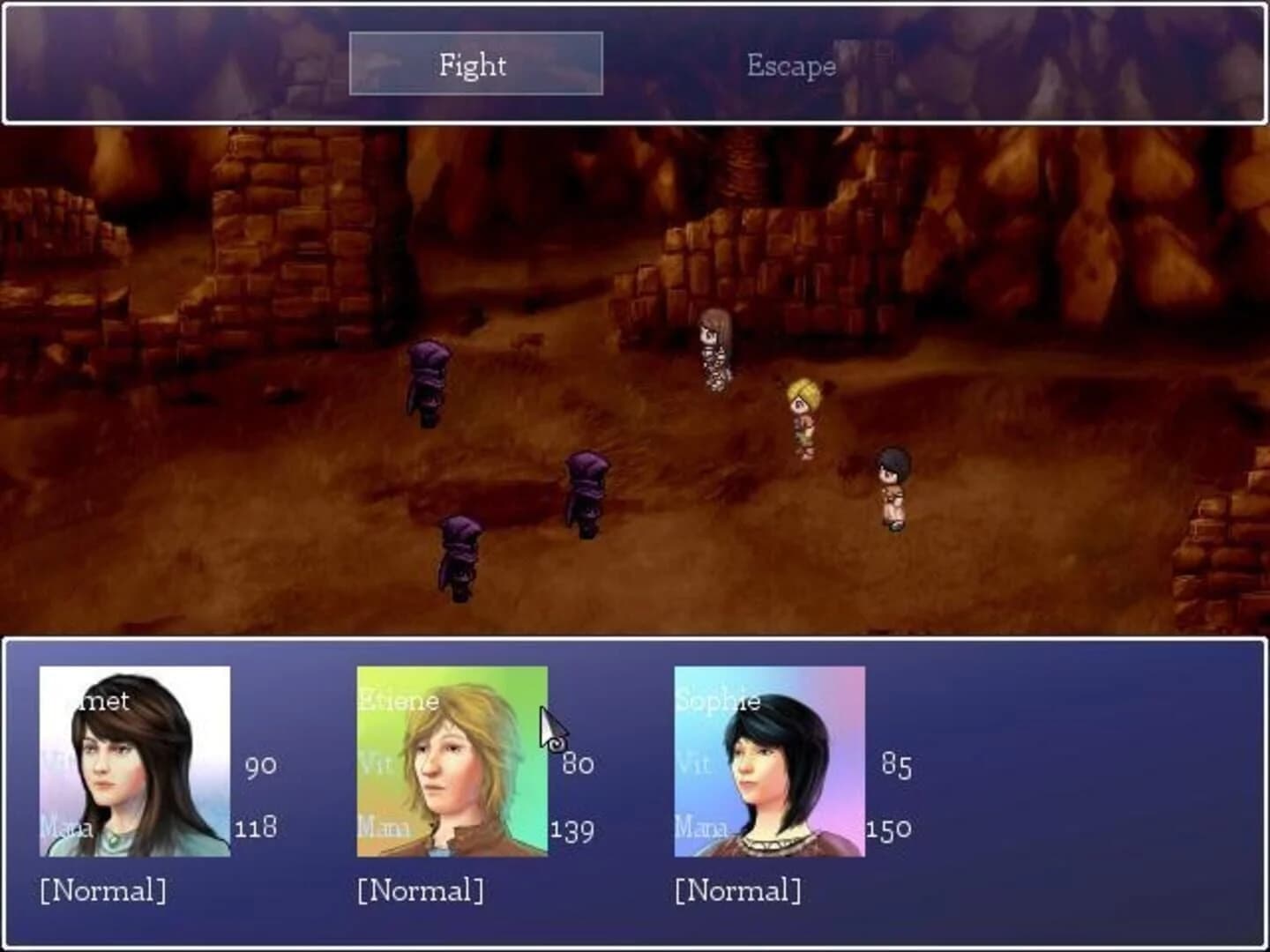Open Etiene's Vit stat showing 80

pyautogui.click(x=579, y=766)
